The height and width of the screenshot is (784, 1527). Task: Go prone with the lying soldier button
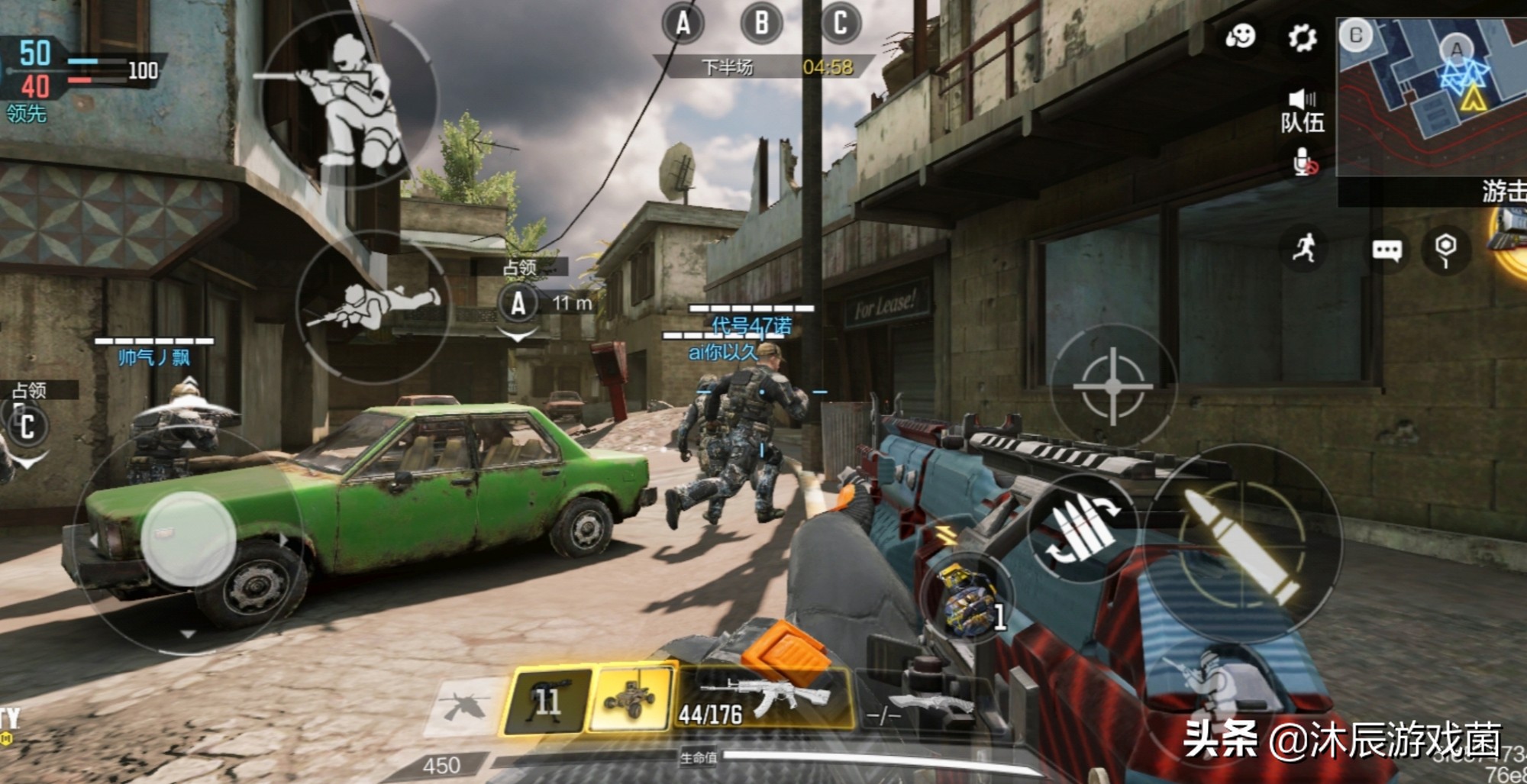pos(373,306)
